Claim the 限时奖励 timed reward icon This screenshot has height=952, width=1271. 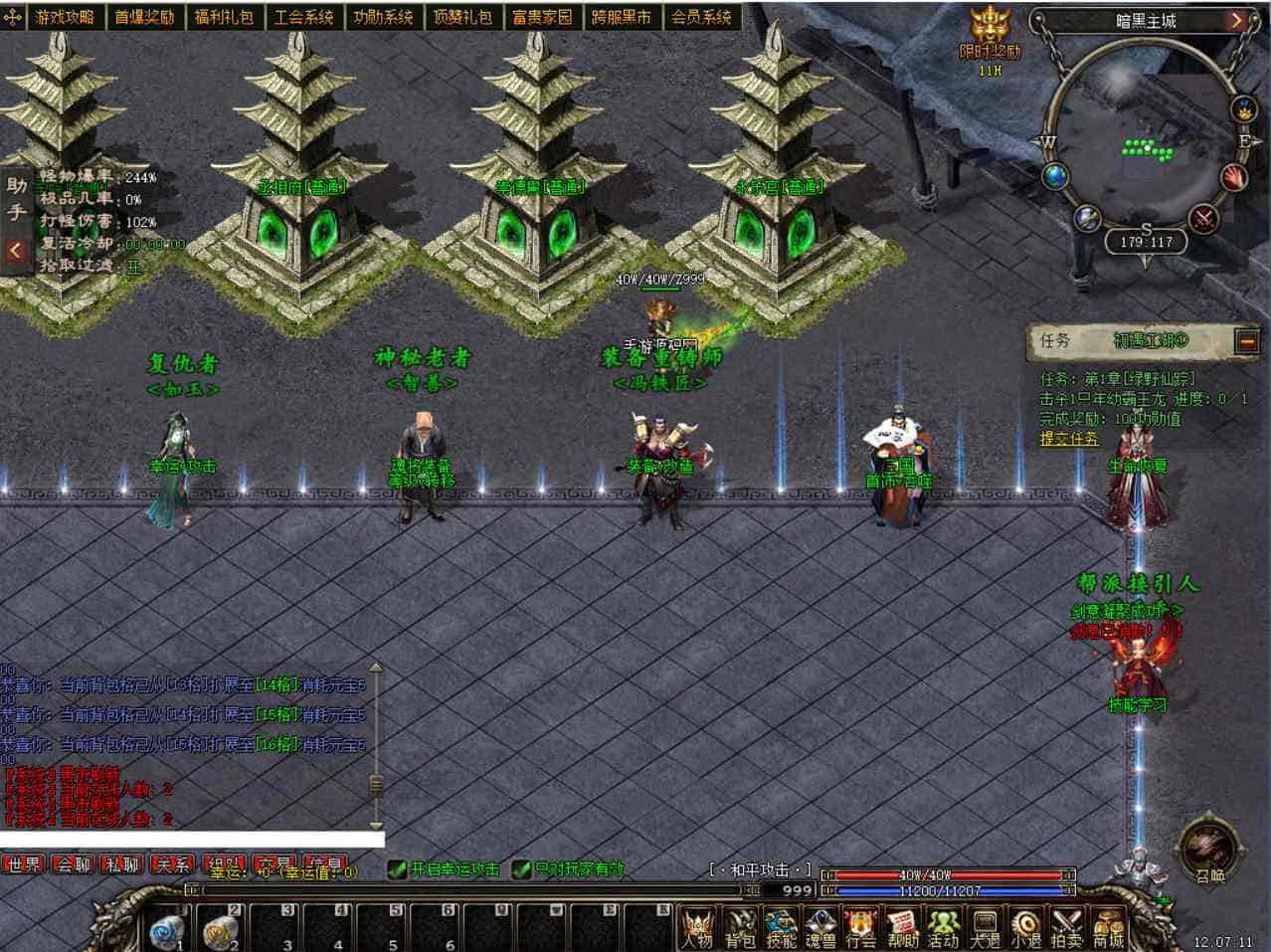(990, 35)
